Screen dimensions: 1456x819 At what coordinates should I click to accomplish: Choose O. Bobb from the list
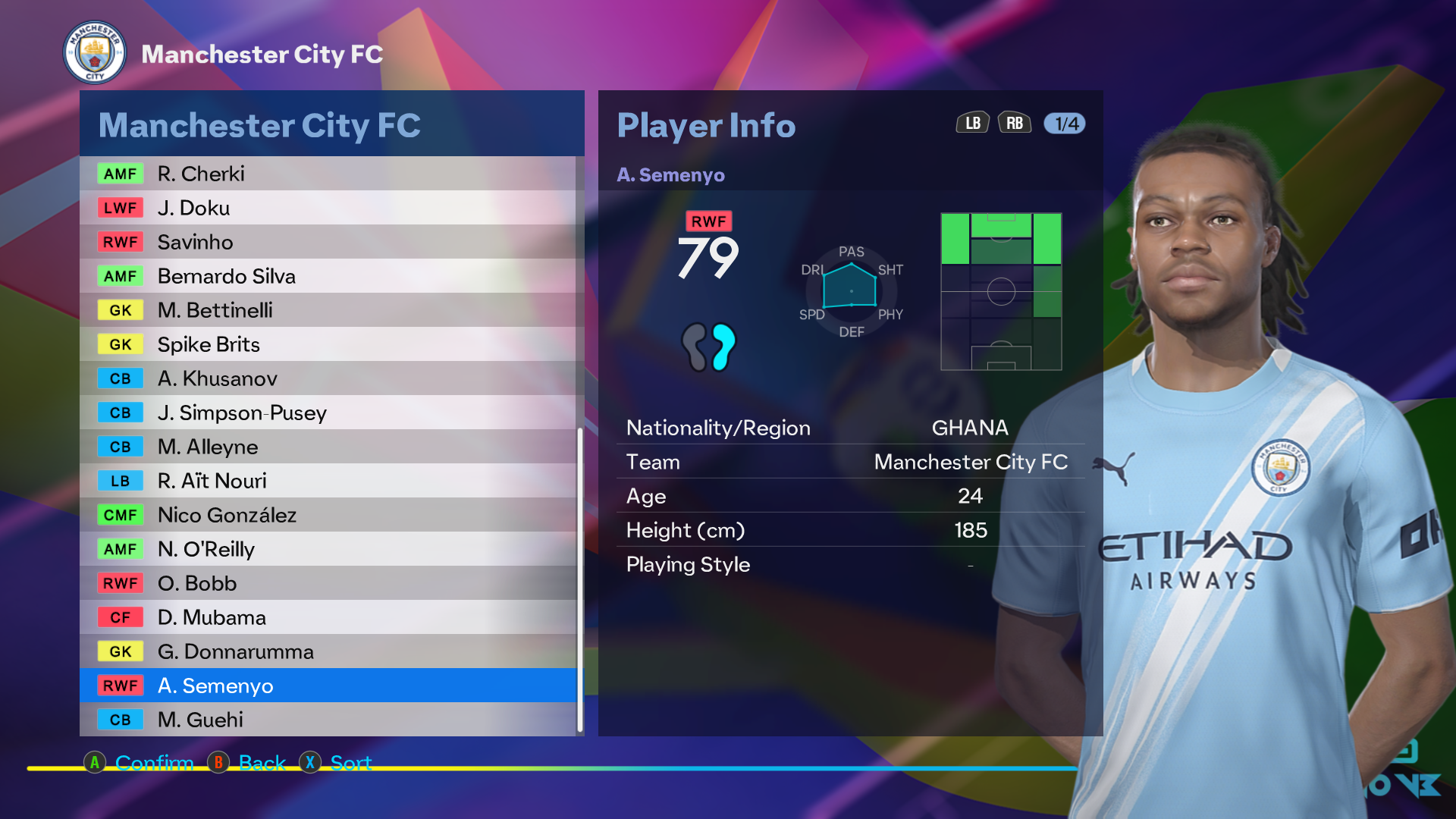(328, 583)
